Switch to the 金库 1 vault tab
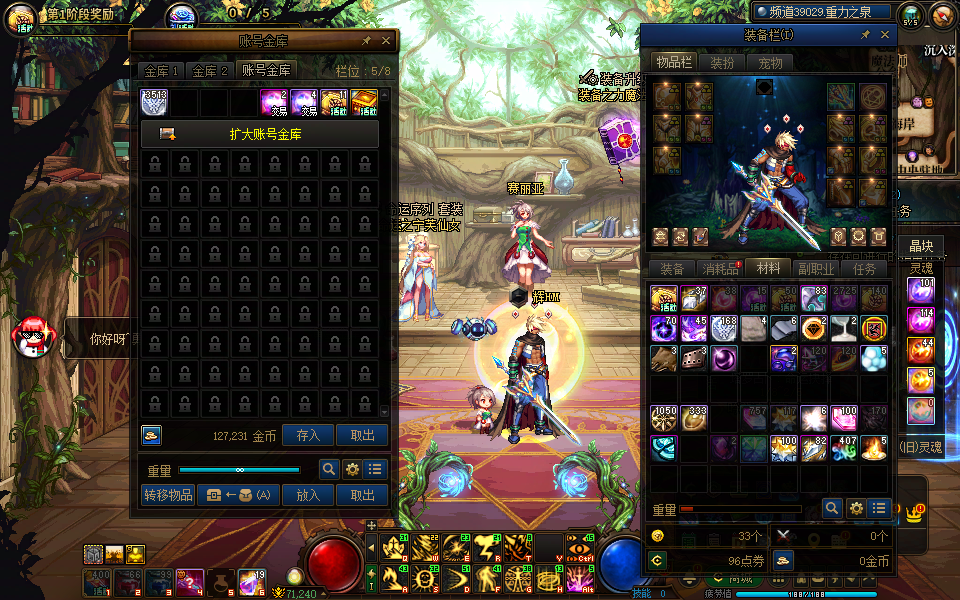The image size is (960, 600). (x=161, y=71)
